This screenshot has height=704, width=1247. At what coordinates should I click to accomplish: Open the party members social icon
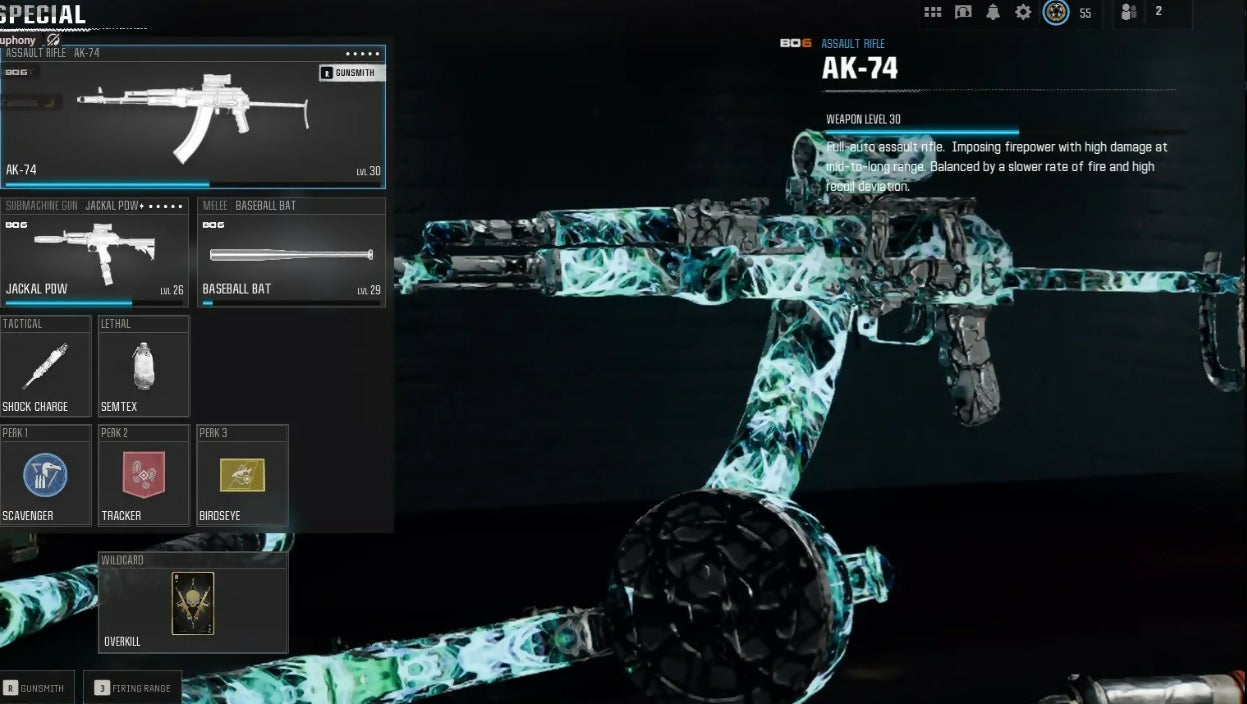point(1130,12)
